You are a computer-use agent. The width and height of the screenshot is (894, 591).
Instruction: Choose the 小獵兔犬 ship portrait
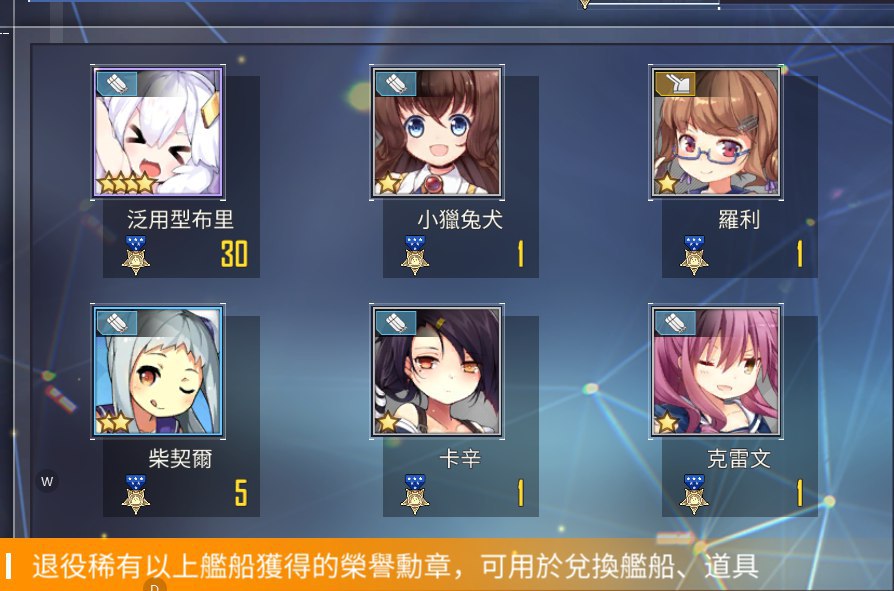437,133
